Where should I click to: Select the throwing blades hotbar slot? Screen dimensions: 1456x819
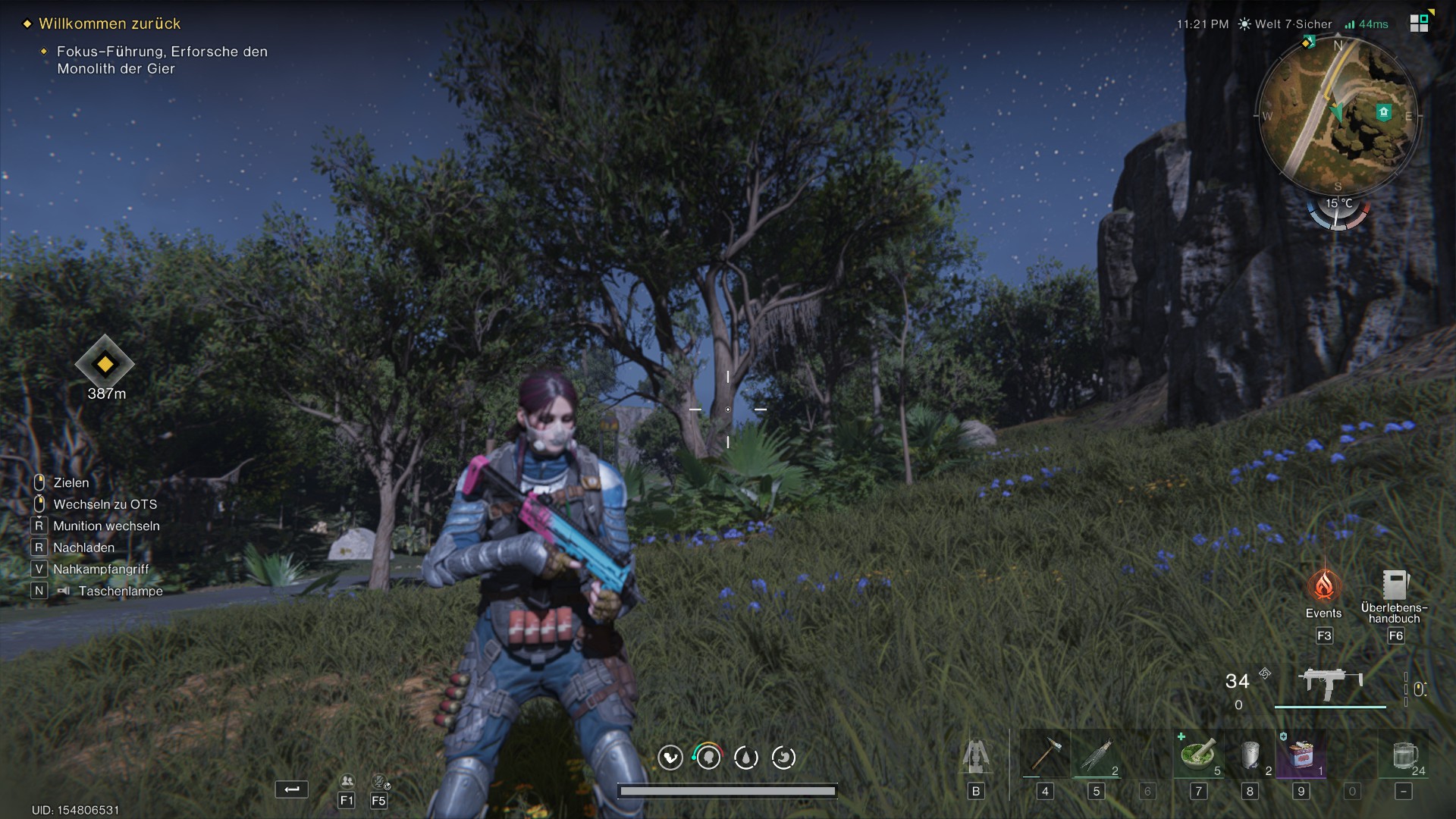click(x=1097, y=755)
